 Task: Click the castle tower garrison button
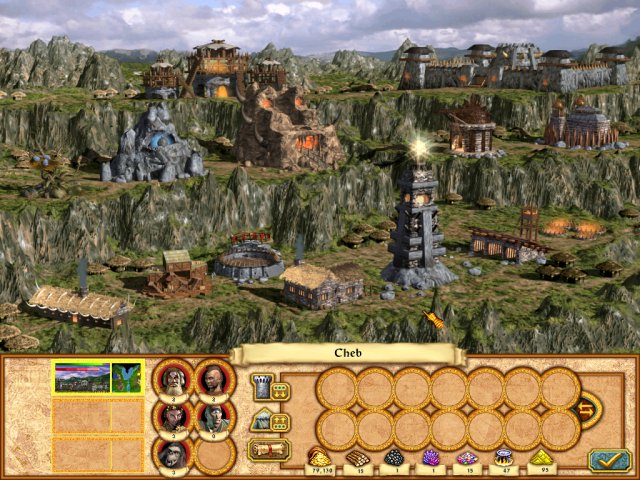tap(259, 387)
